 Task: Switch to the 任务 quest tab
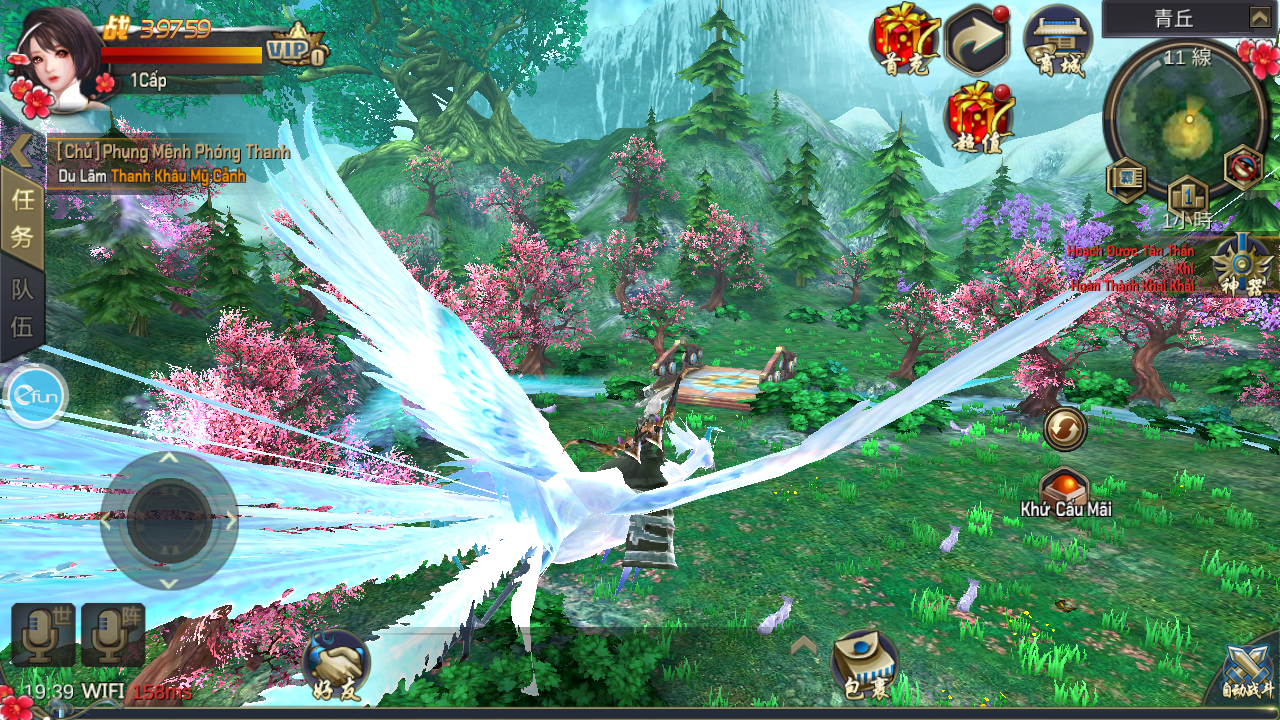[22, 217]
